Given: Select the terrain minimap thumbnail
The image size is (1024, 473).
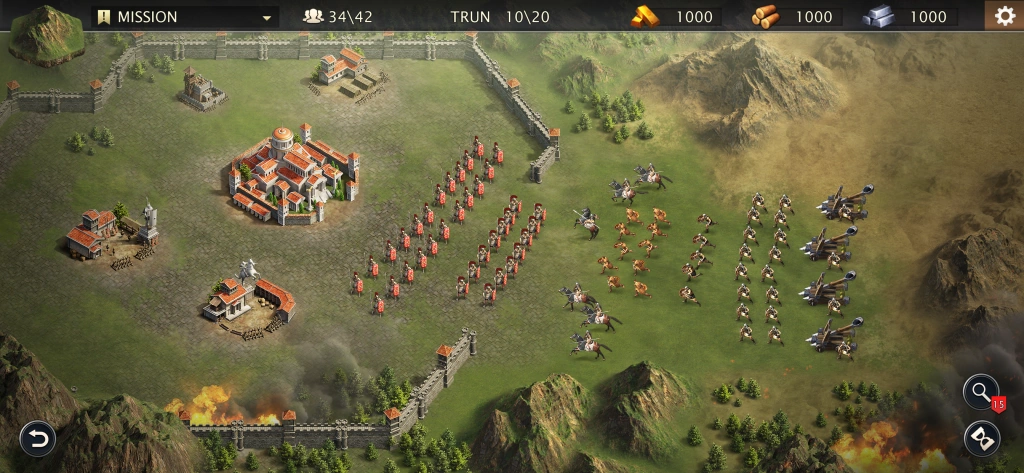Looking at the screenshot, I should (x=46, y=33).
